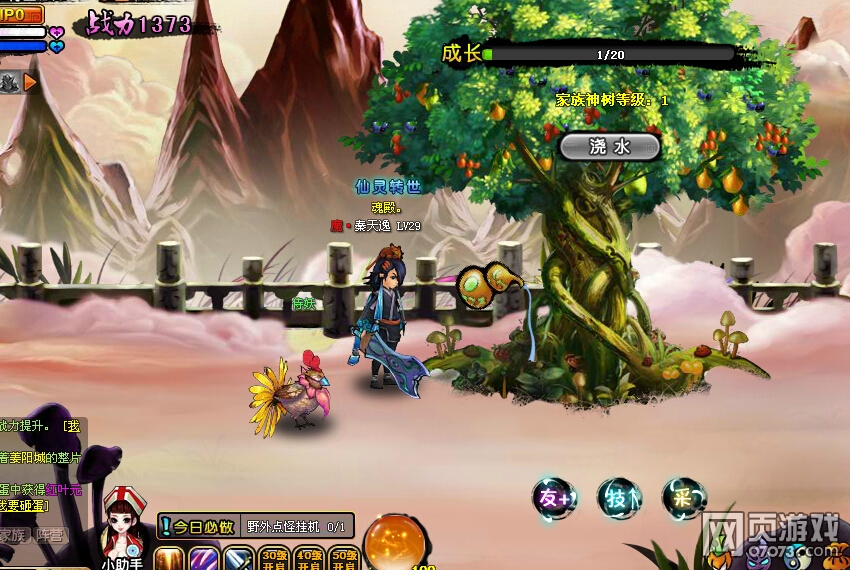
Task: Select the locked 30级开启 skill slot
Action: (x=274, y=558)
